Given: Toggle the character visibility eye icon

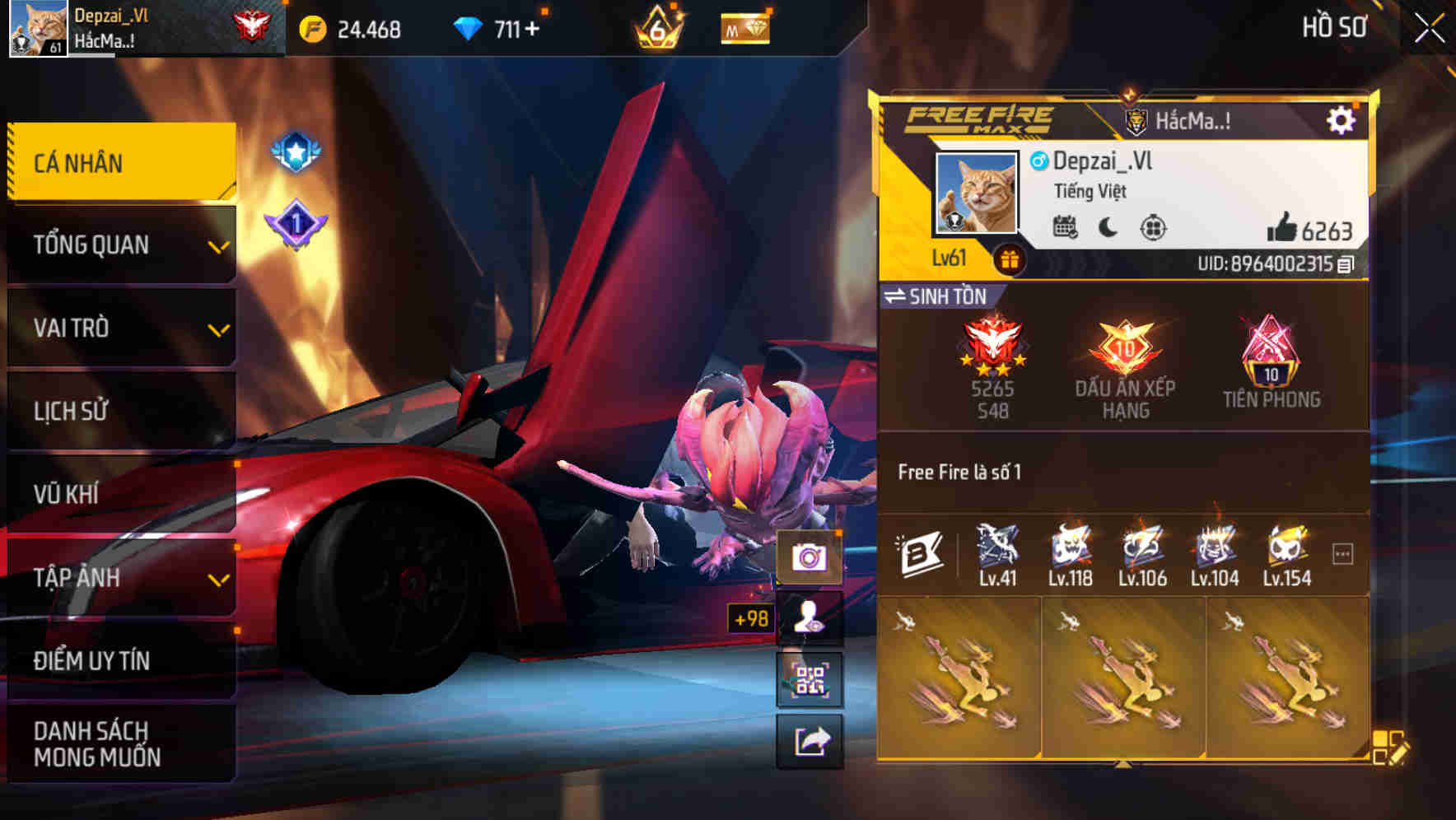Looking at the screenshot, I should [811, 617].
